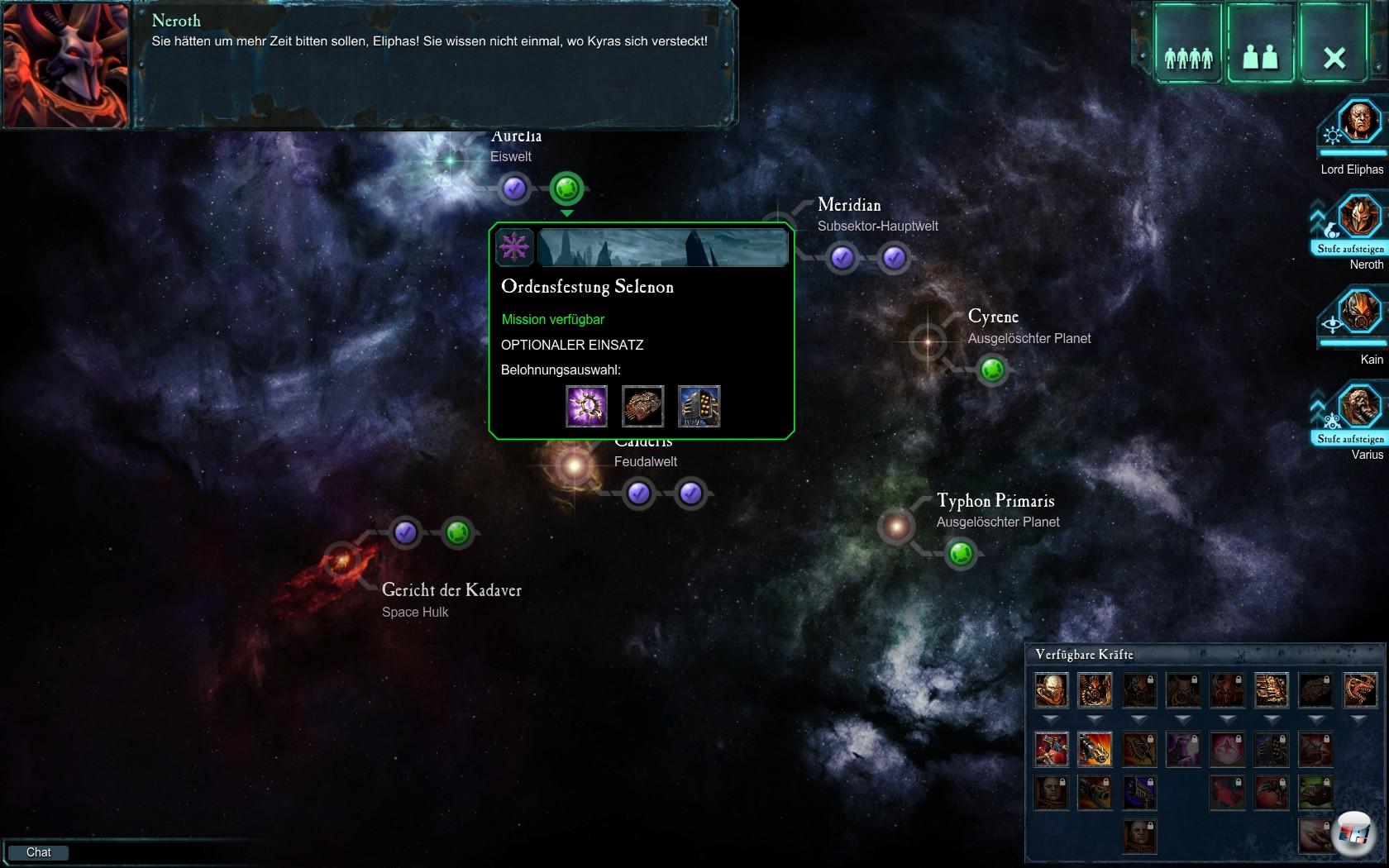Pick the blue gauntlet reward icon
1389x868 pixels.
[699, 406]
